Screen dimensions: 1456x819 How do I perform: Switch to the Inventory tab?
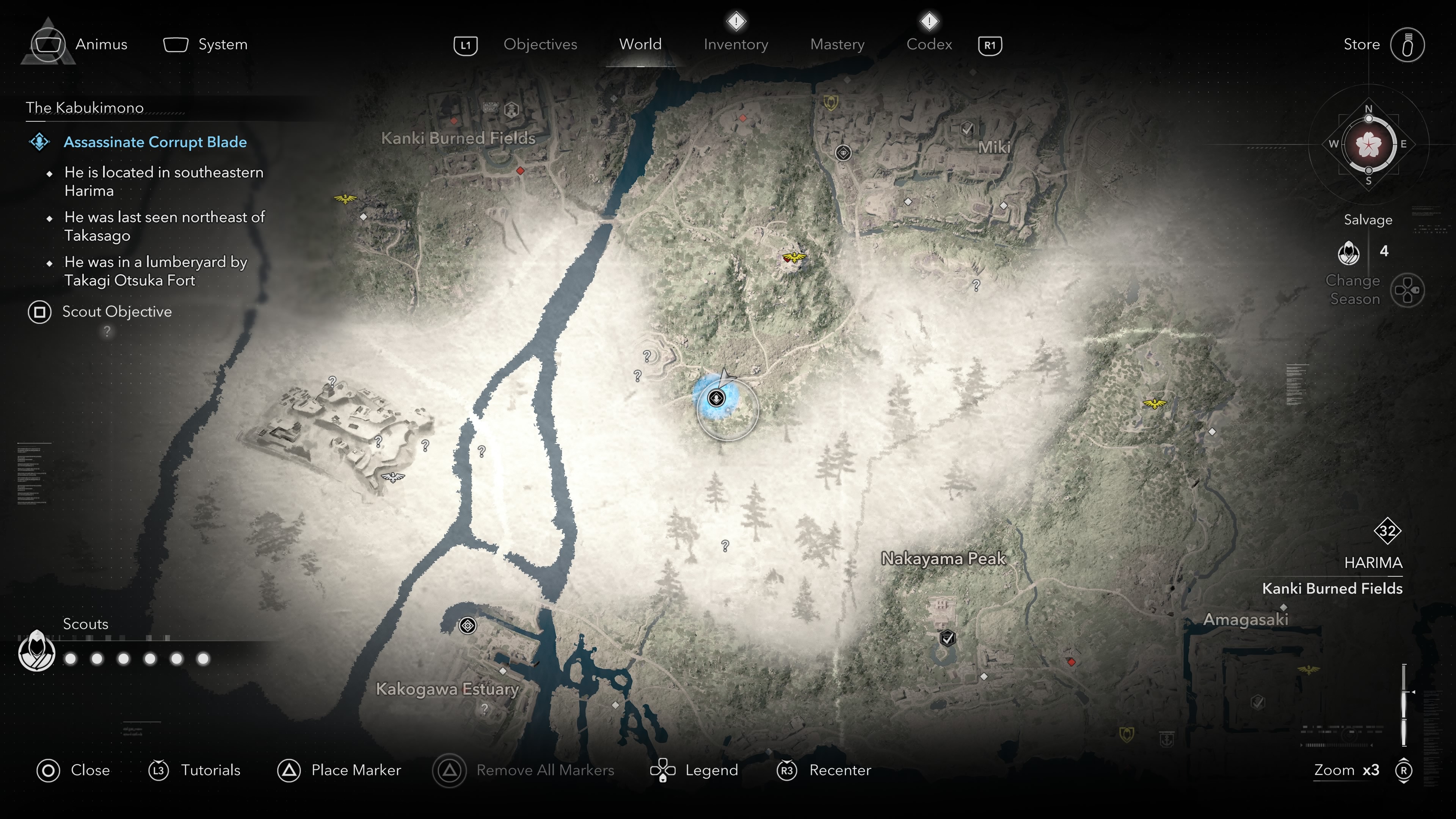coord(735,44)
